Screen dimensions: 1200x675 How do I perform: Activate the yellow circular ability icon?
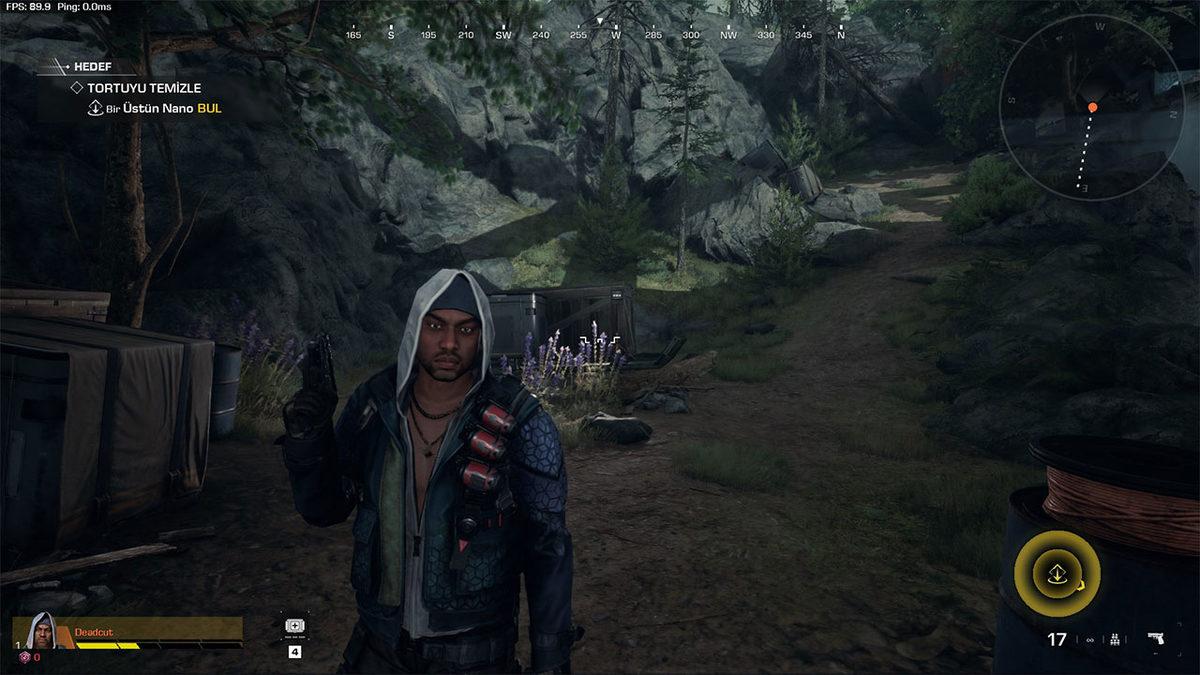[x=1056, y=574]
